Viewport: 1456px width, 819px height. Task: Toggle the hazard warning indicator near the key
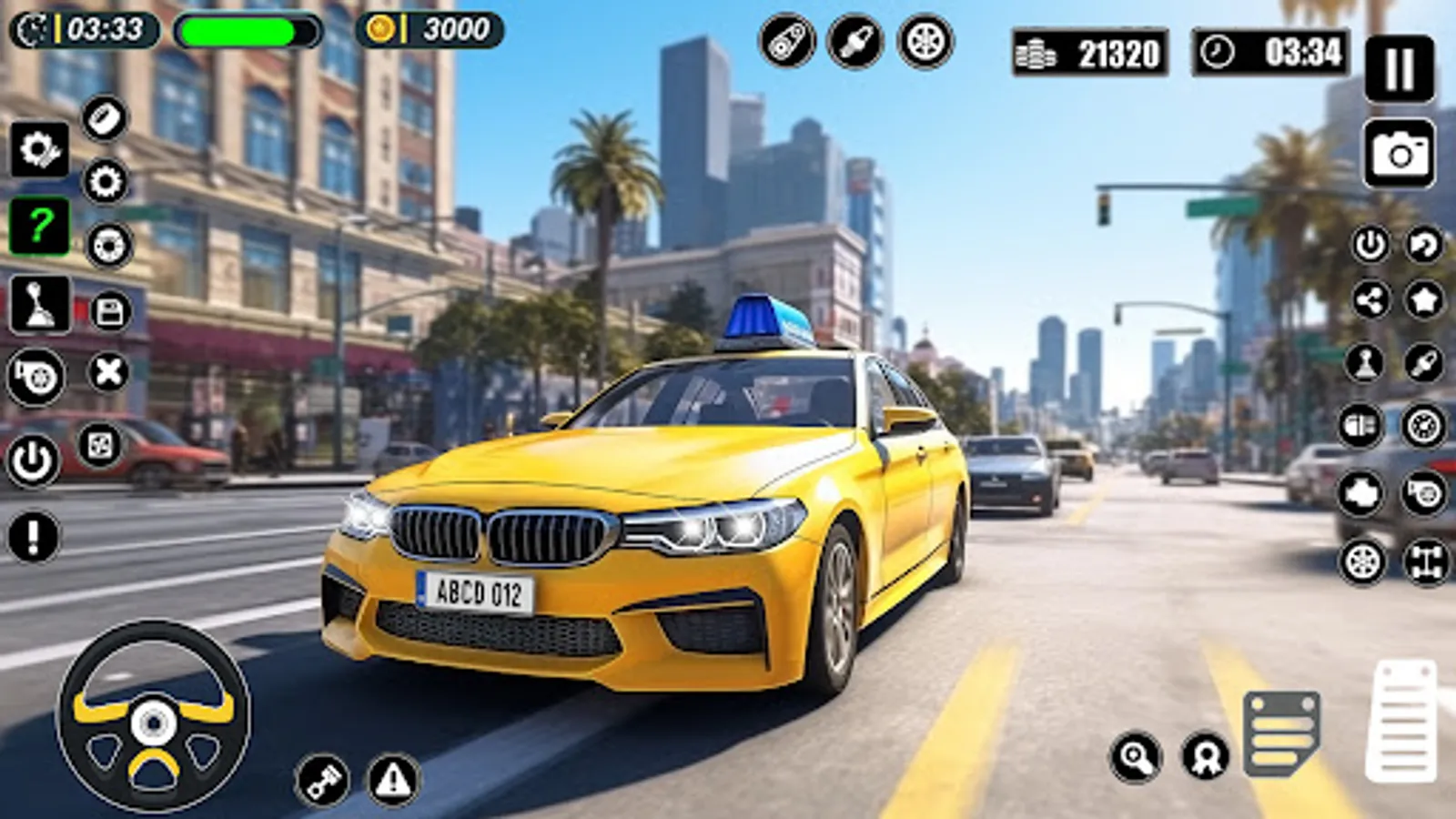coord(391,778)
